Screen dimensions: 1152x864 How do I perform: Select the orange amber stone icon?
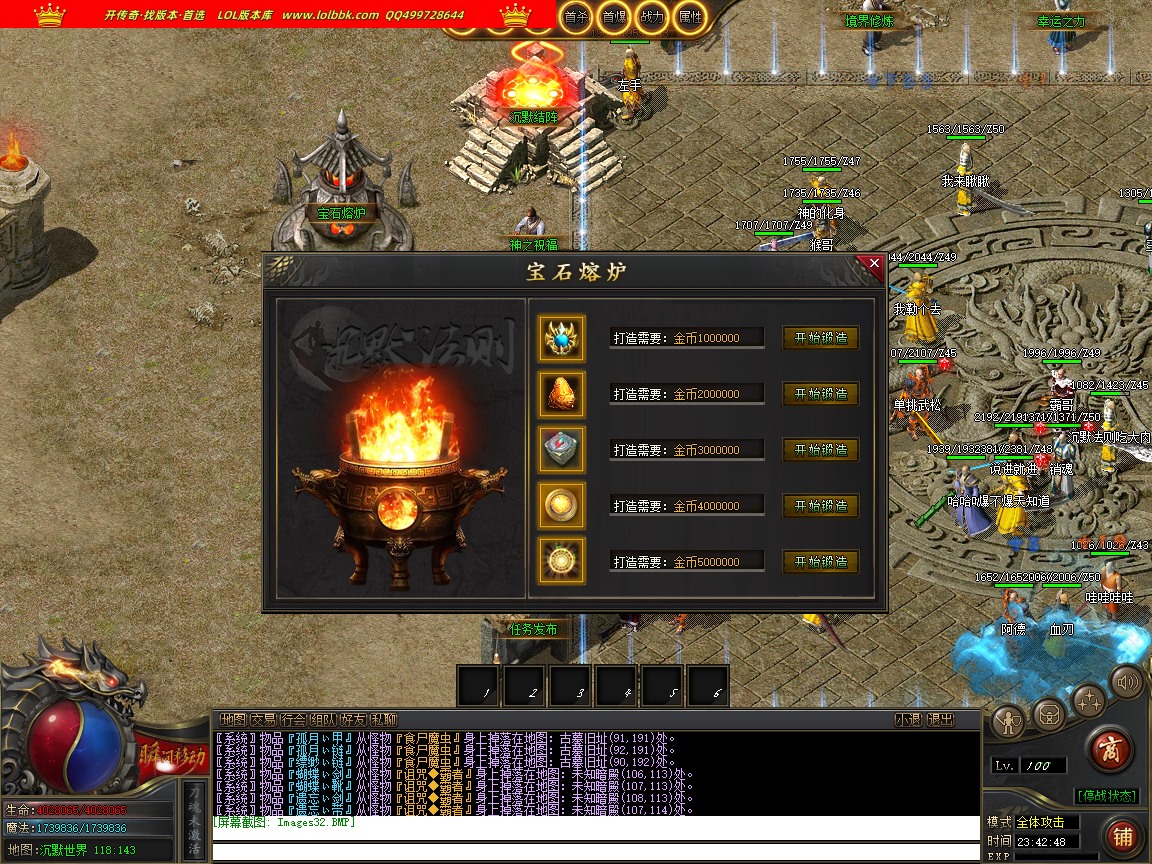(x=561, y=394)
